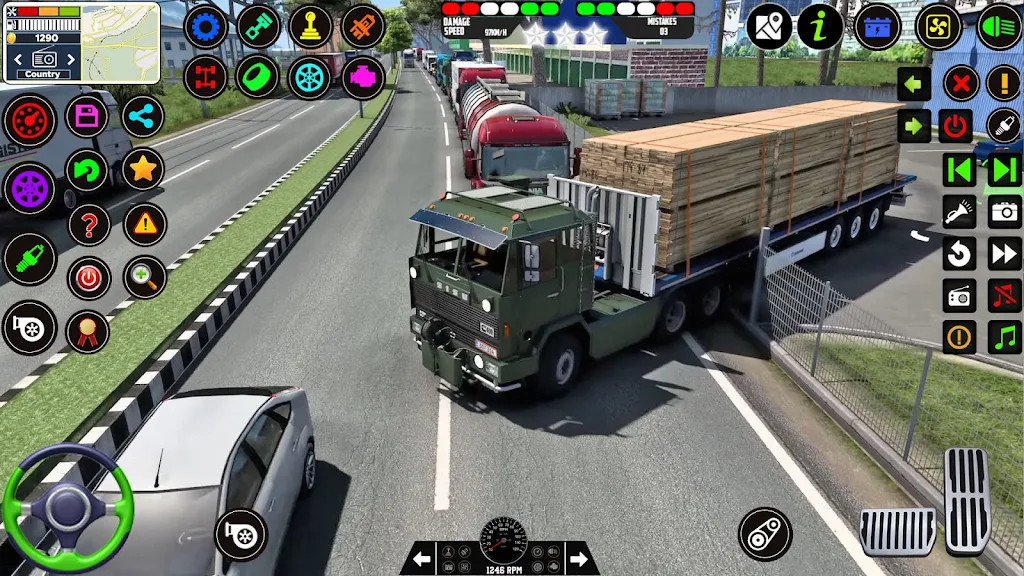The height and width of the screenshot is (576, 1024).
Task: Activate the yellow fan icon
Action: [x=939, y=27]
